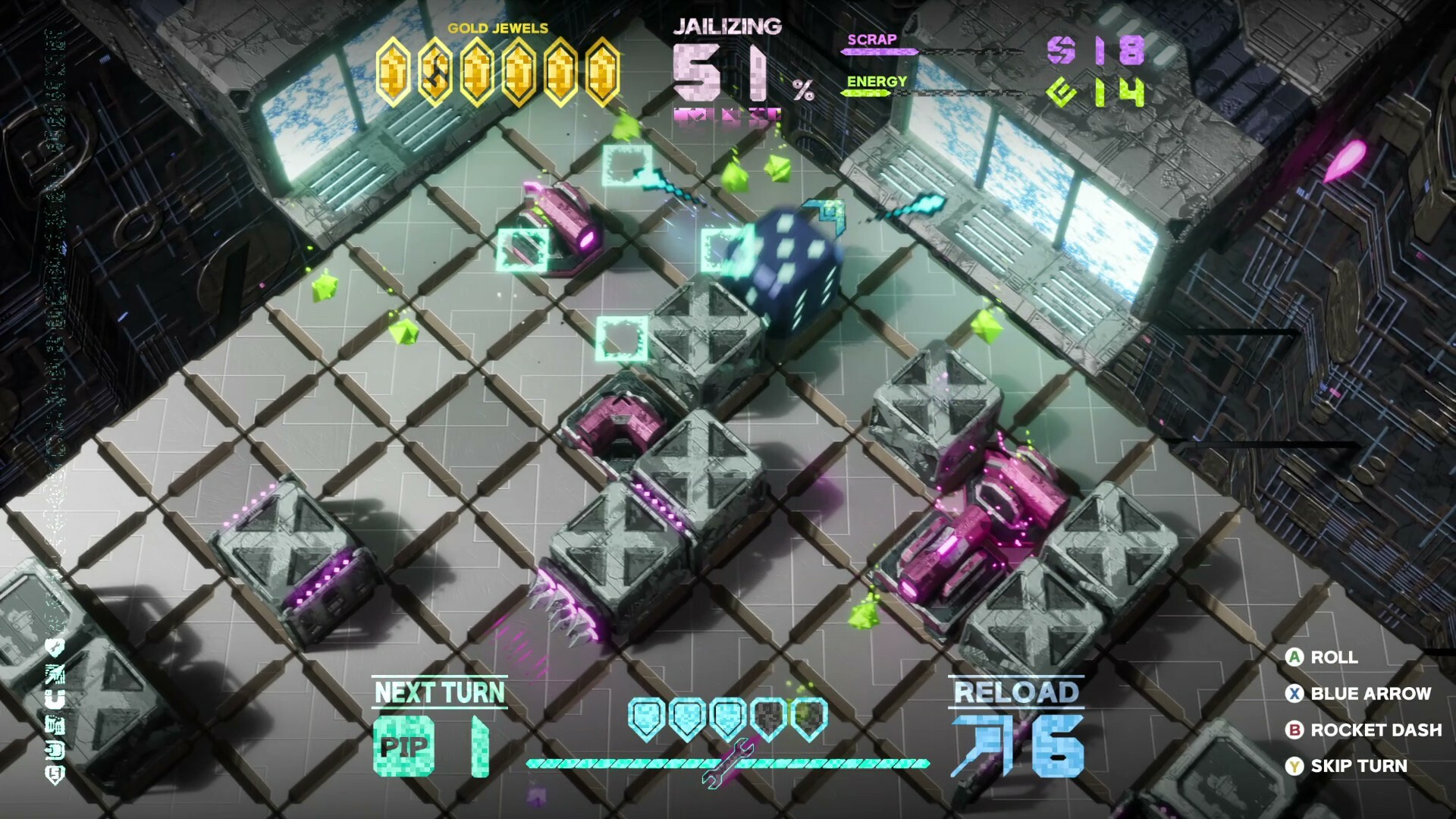Click the red B Rocket Dash button prompt

click(1294, 729)
